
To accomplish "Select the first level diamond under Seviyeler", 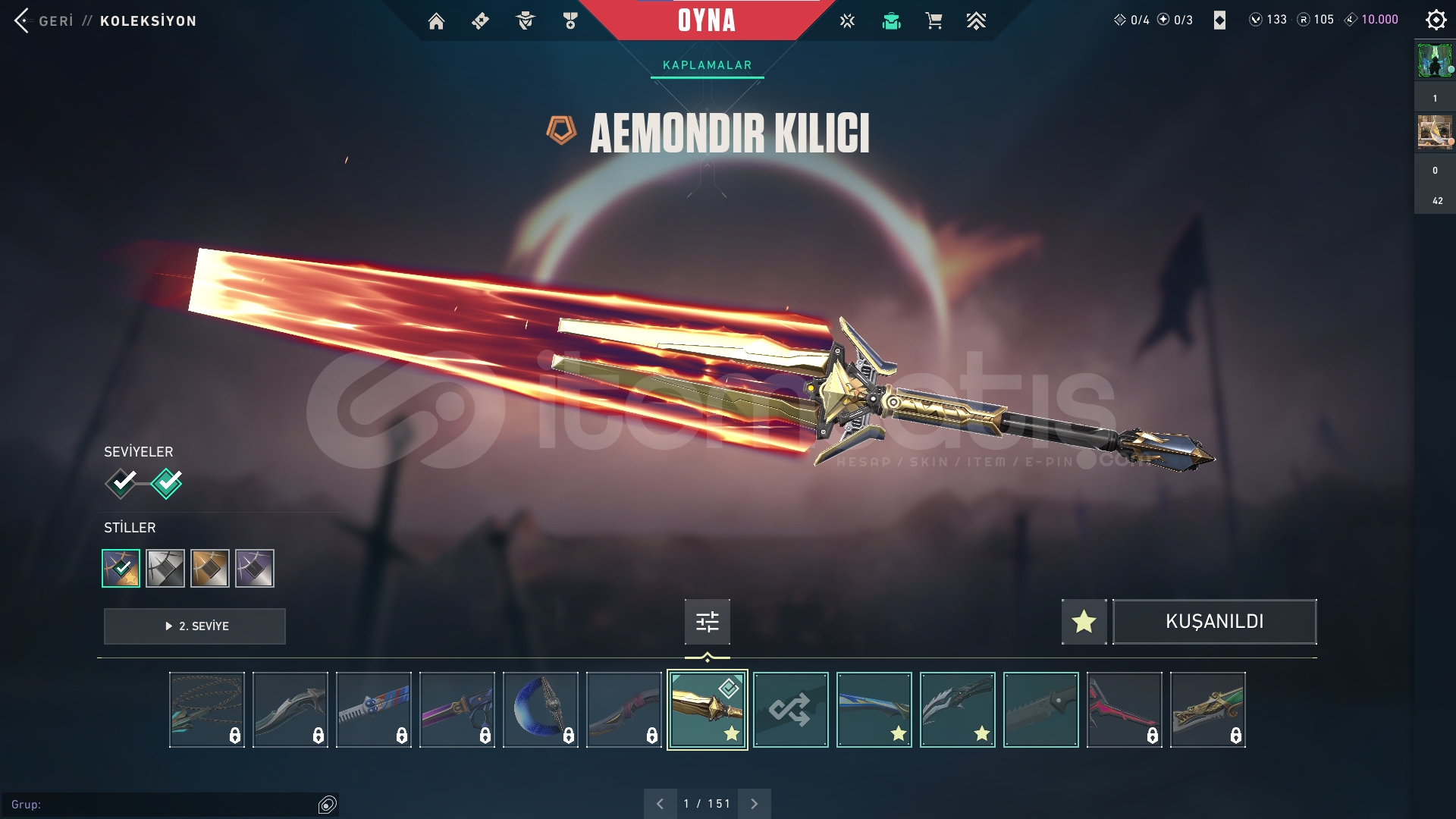I will click(x=121, y=482).
